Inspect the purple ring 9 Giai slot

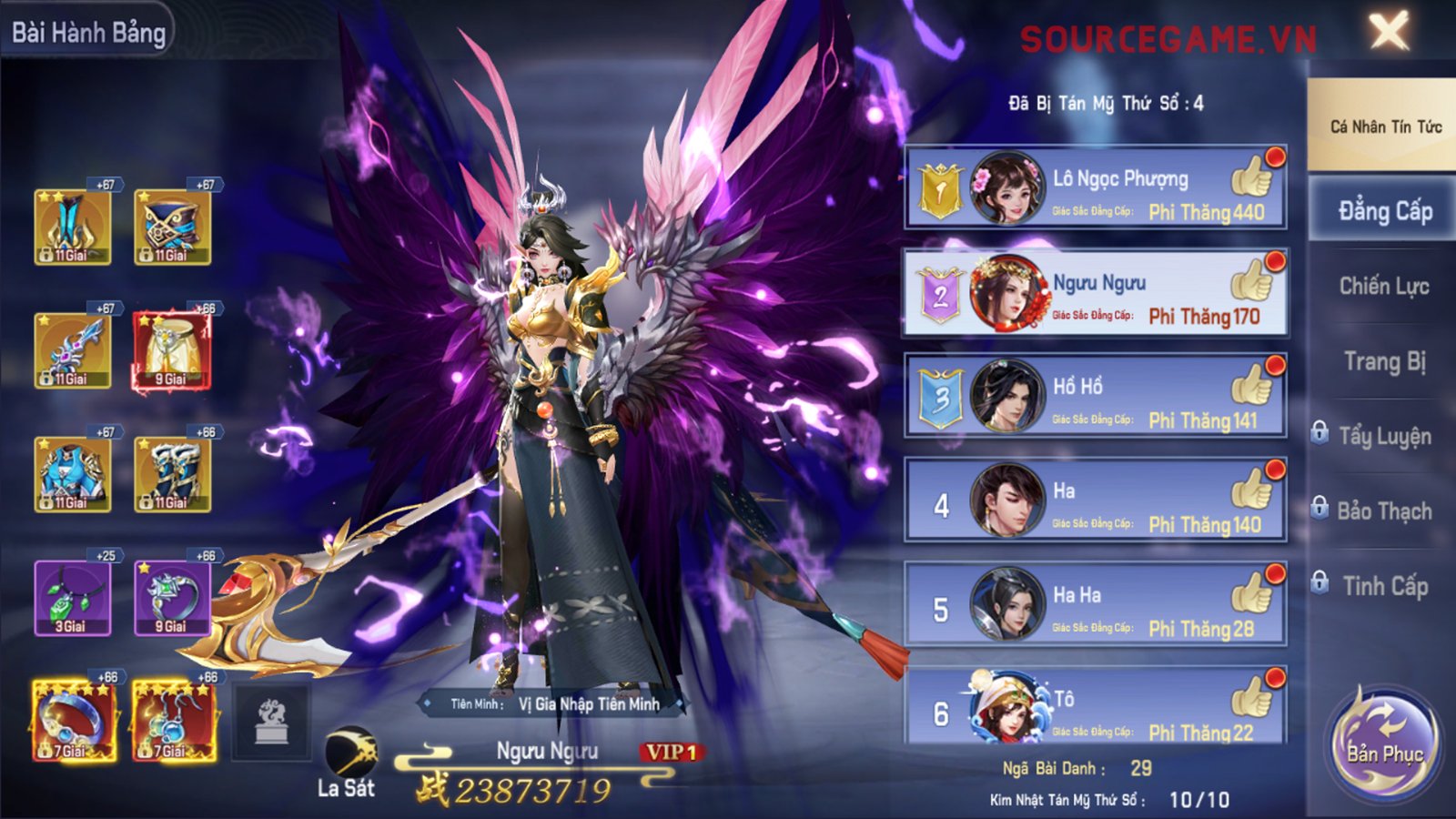point(172,598)
